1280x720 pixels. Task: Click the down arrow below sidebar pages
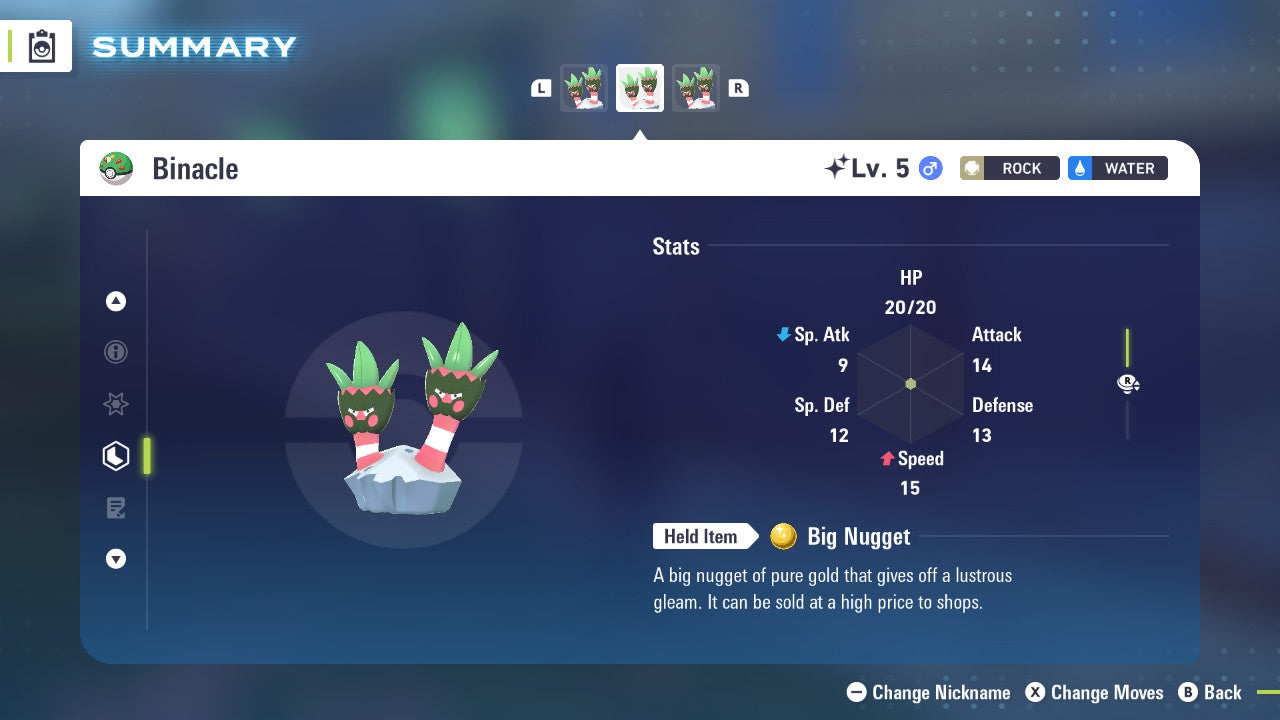(116, 559)
